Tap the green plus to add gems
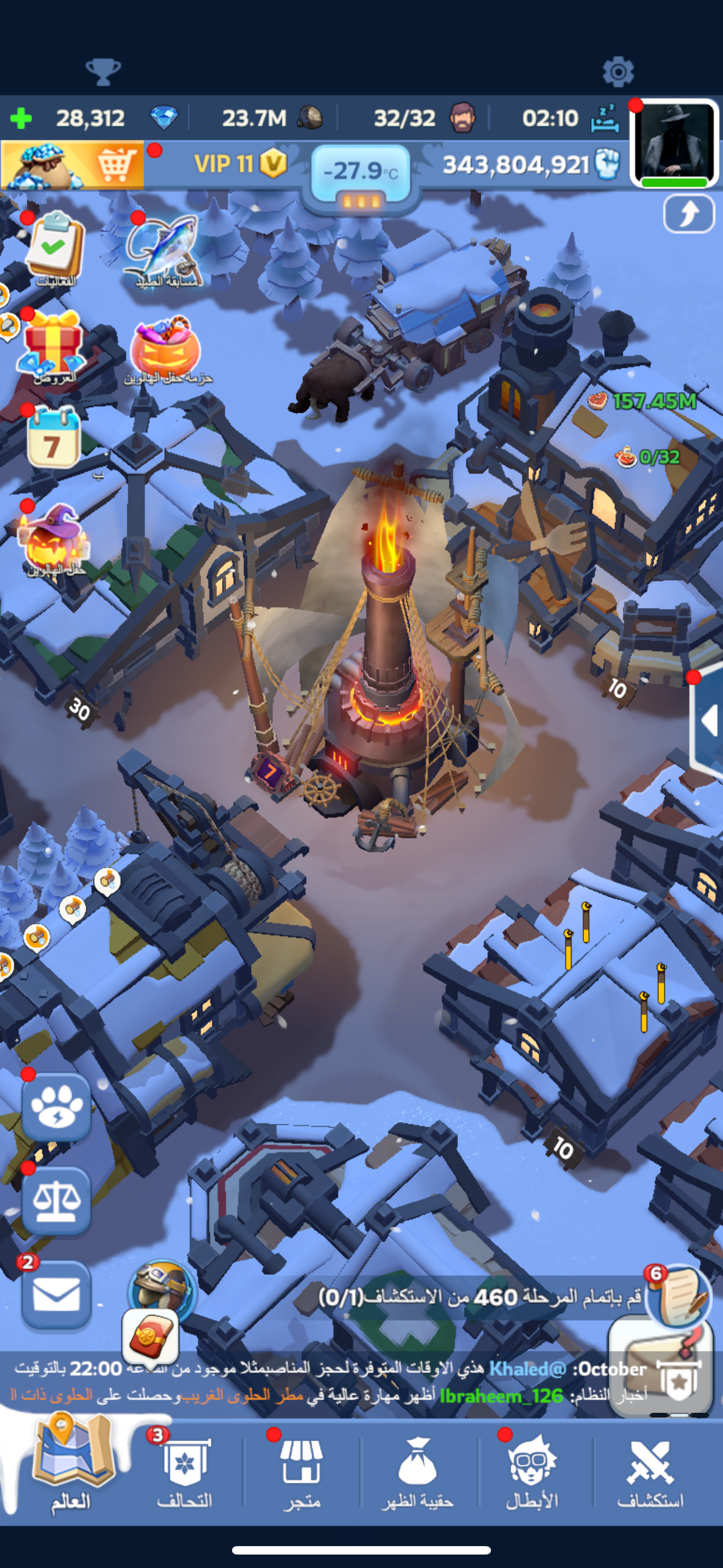 click(x=21, y=118)
